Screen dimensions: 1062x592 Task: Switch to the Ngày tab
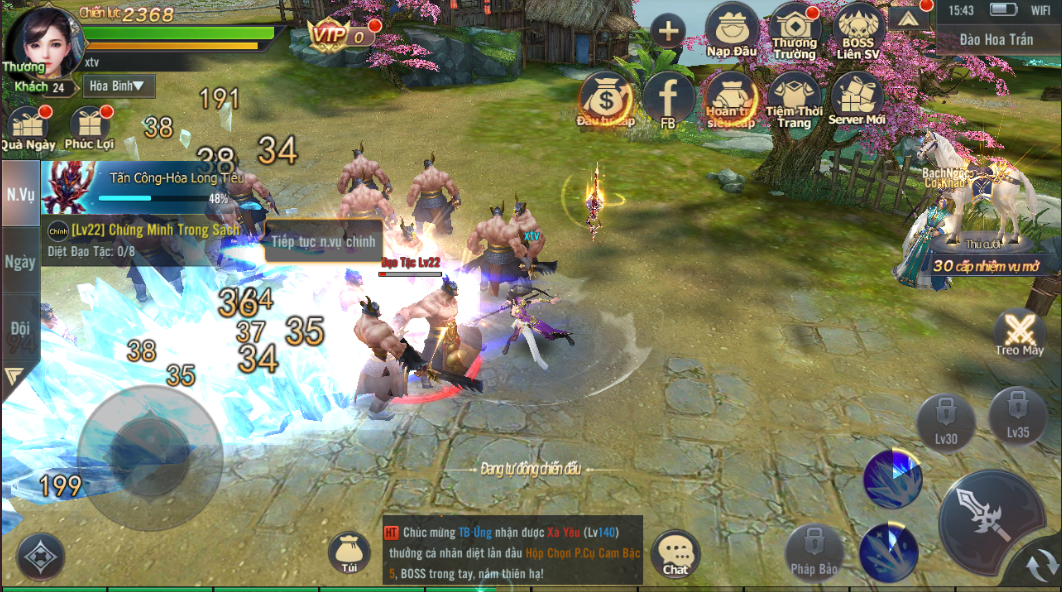20,261
